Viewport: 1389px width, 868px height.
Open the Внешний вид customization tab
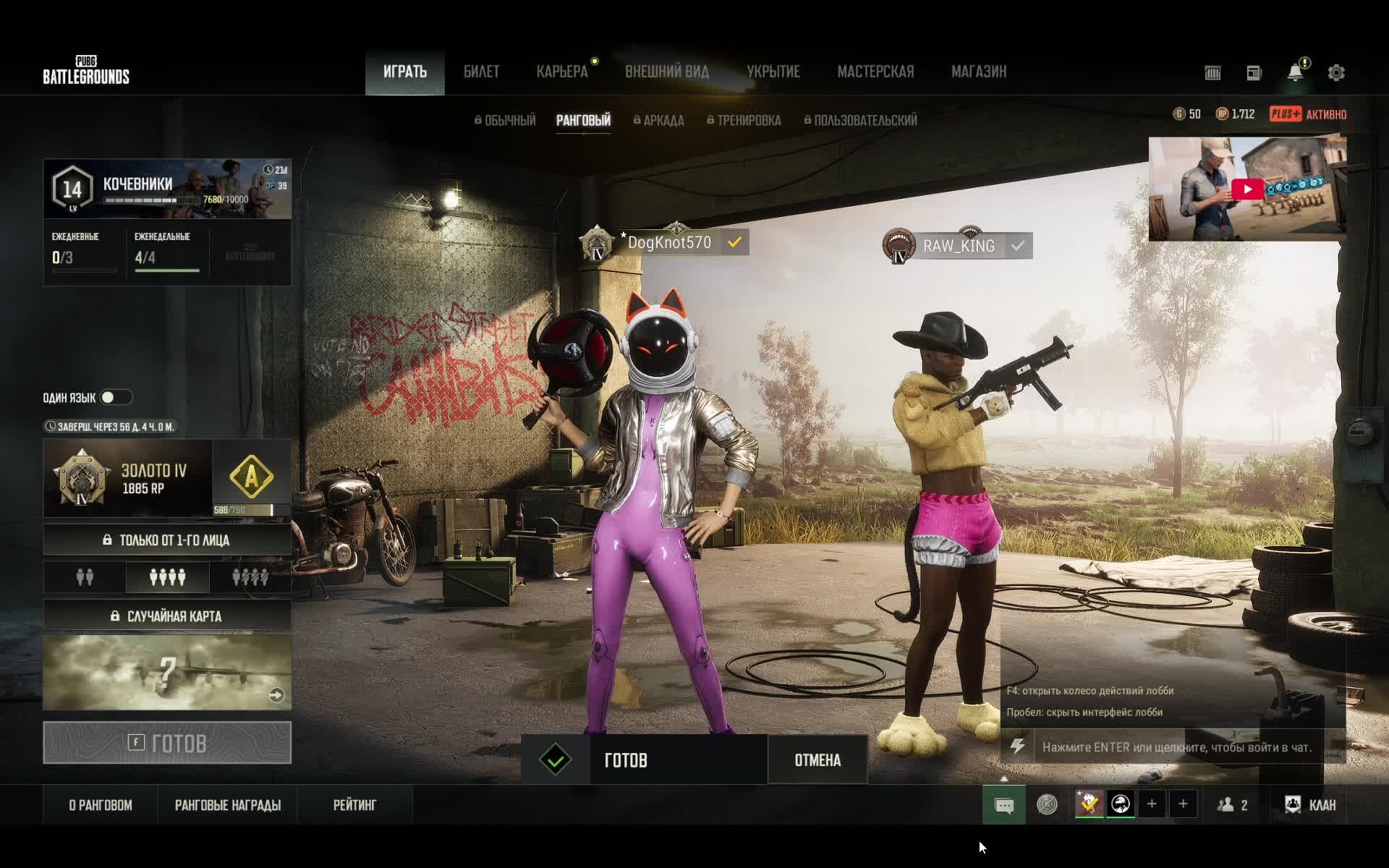tap(666, 72)
